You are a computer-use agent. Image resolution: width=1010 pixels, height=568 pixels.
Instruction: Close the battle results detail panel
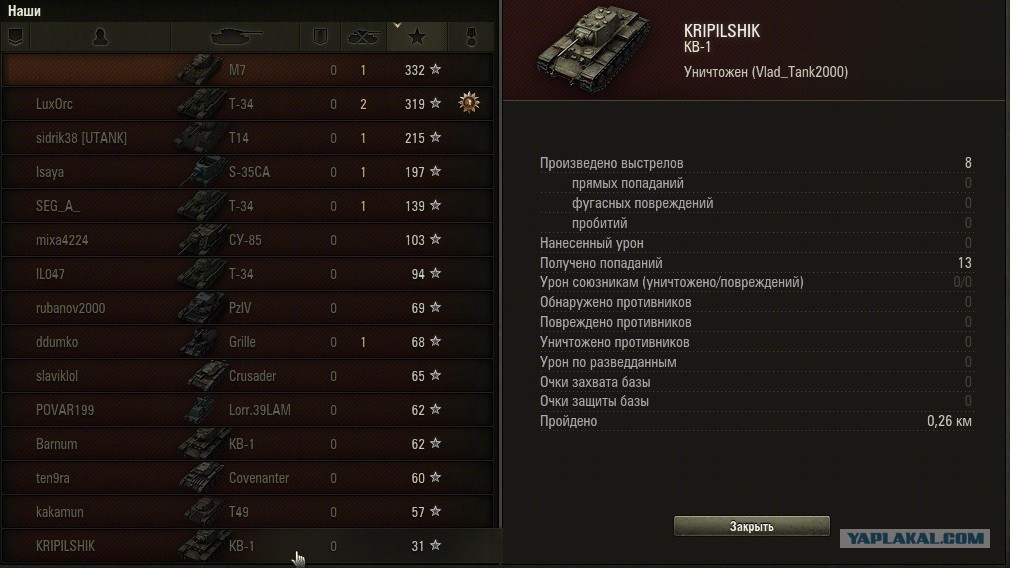pyautogui.click(x=751, y=526)
